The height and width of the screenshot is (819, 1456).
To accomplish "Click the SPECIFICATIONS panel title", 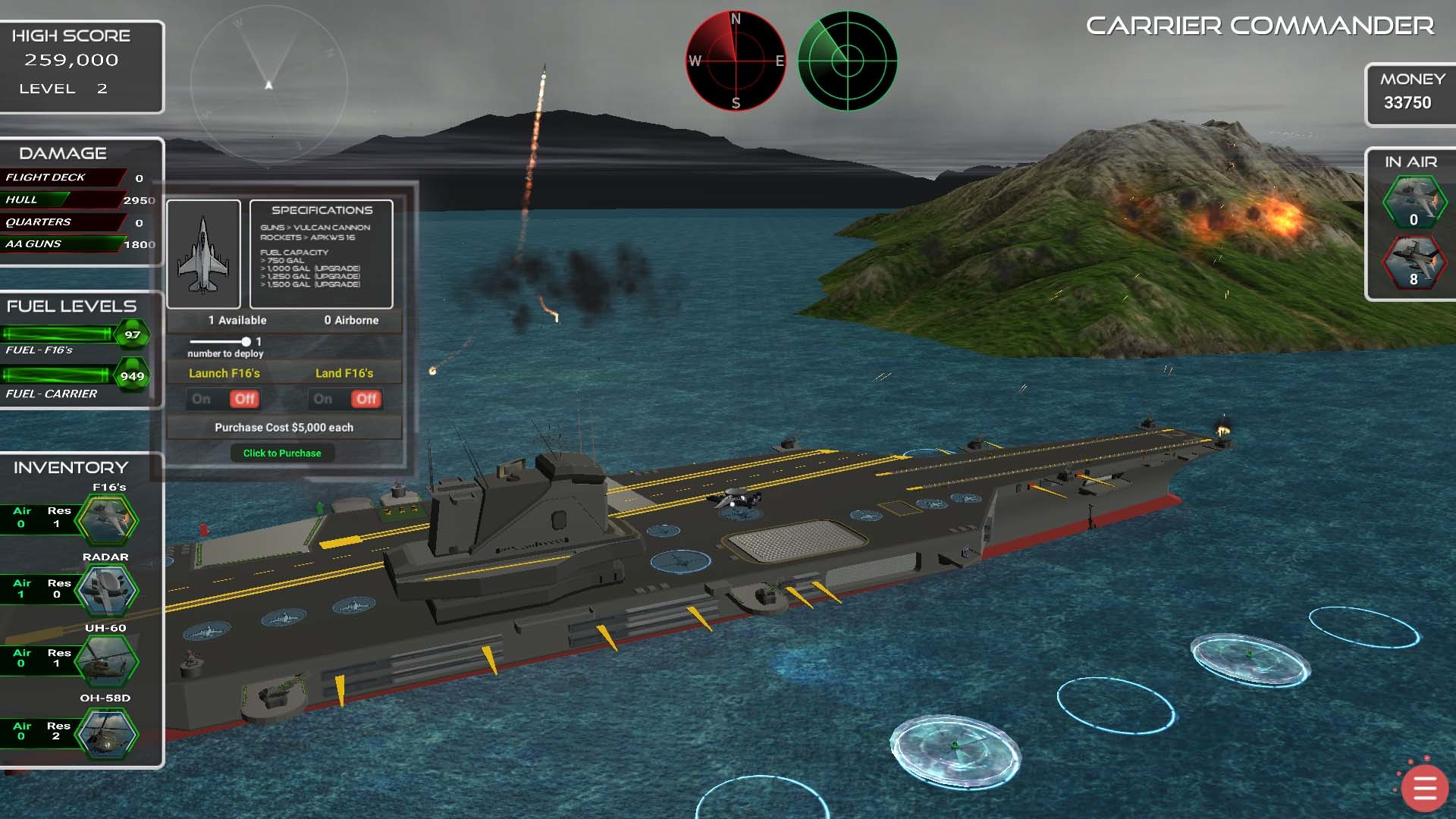I will click(322, 209).
